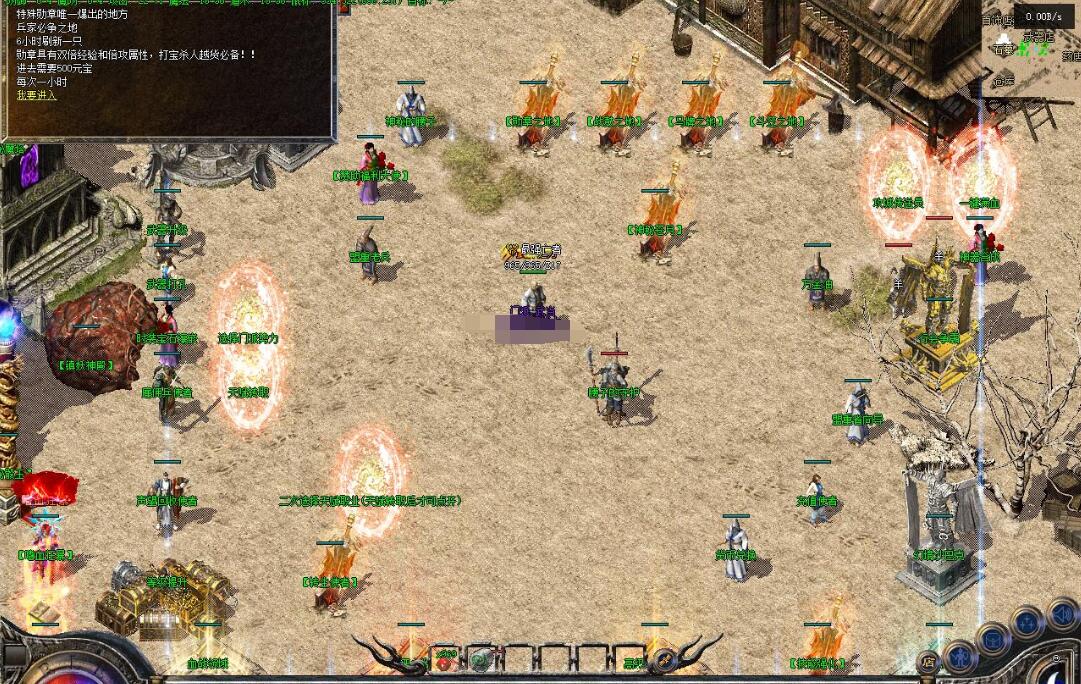Choose the 我要进入 dialogue option
The image size is (1081, 684).
(x=37, y=96)
